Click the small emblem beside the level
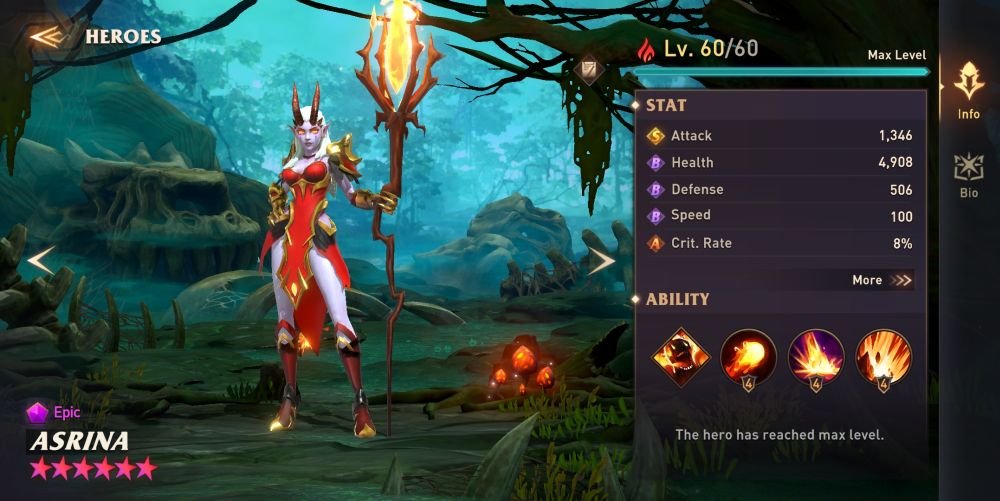1000x501 pixels. (588, 68)
